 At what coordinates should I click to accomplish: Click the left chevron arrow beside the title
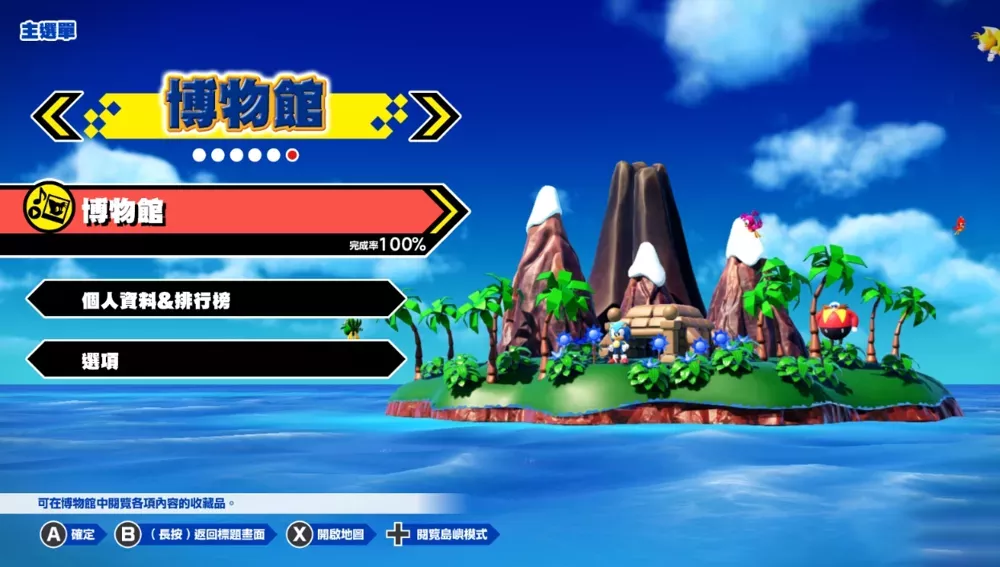pos(57,116)
